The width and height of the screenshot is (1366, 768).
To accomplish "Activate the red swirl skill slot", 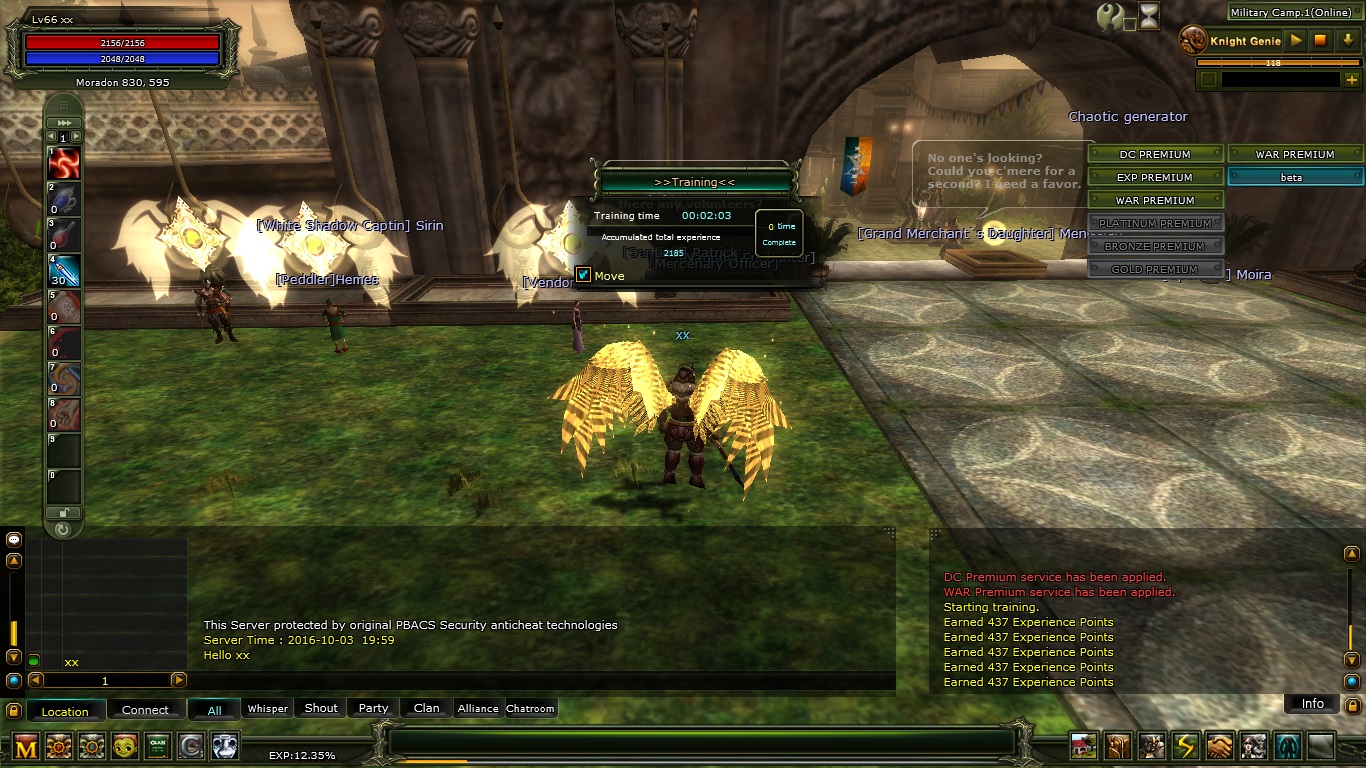I will coord(64,163).
